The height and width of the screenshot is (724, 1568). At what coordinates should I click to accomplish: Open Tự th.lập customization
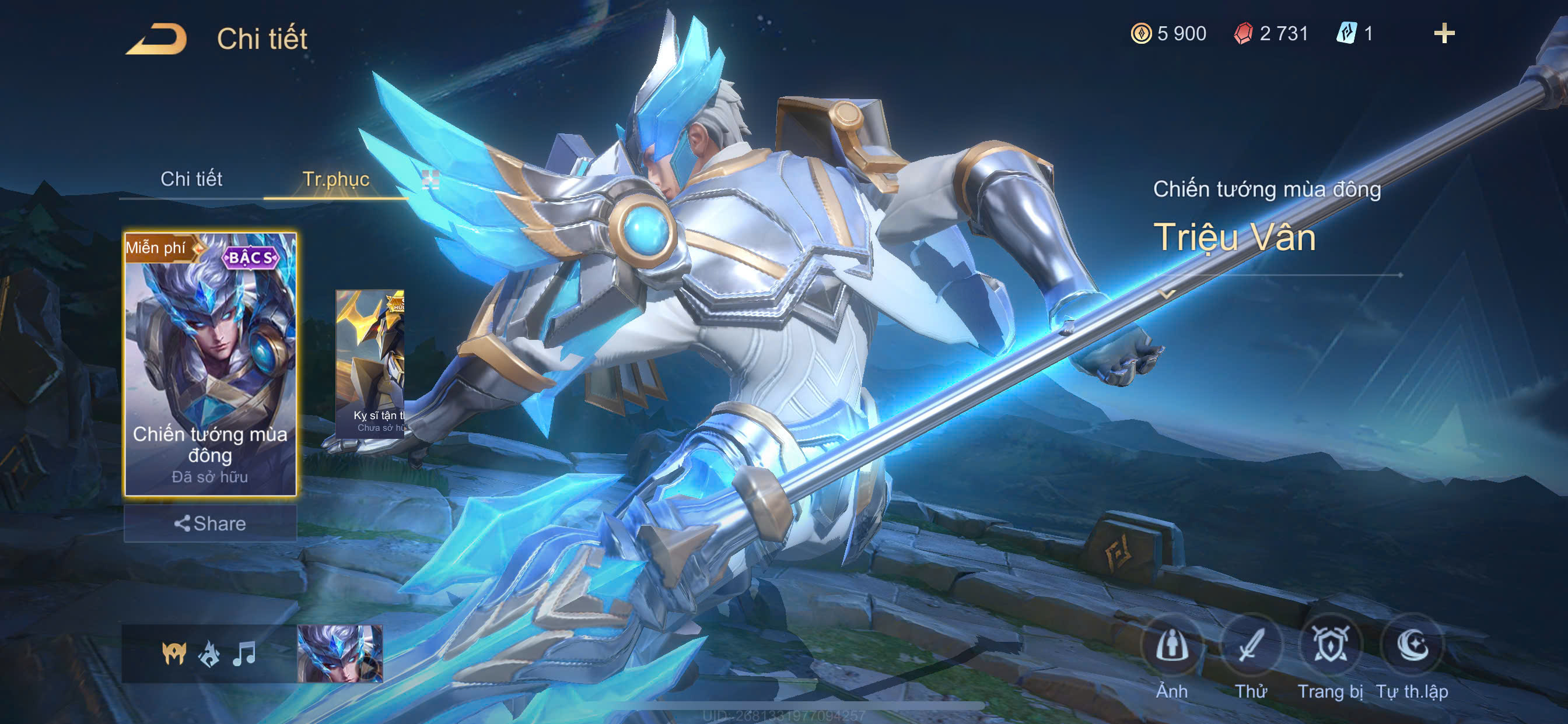click(x=1412, y=645)
